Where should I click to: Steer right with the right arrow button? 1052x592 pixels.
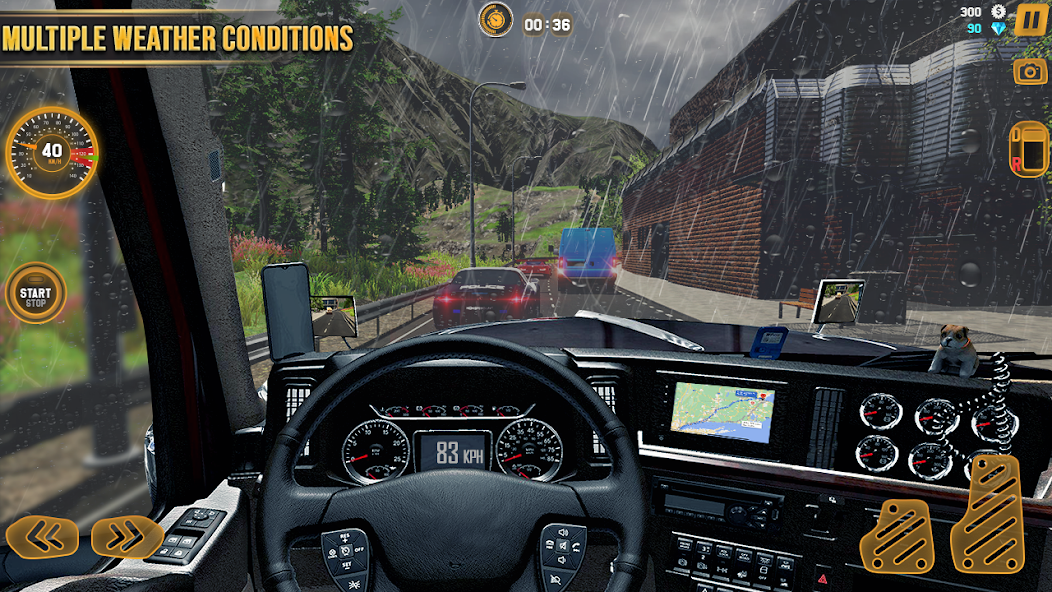pos(127,538)
